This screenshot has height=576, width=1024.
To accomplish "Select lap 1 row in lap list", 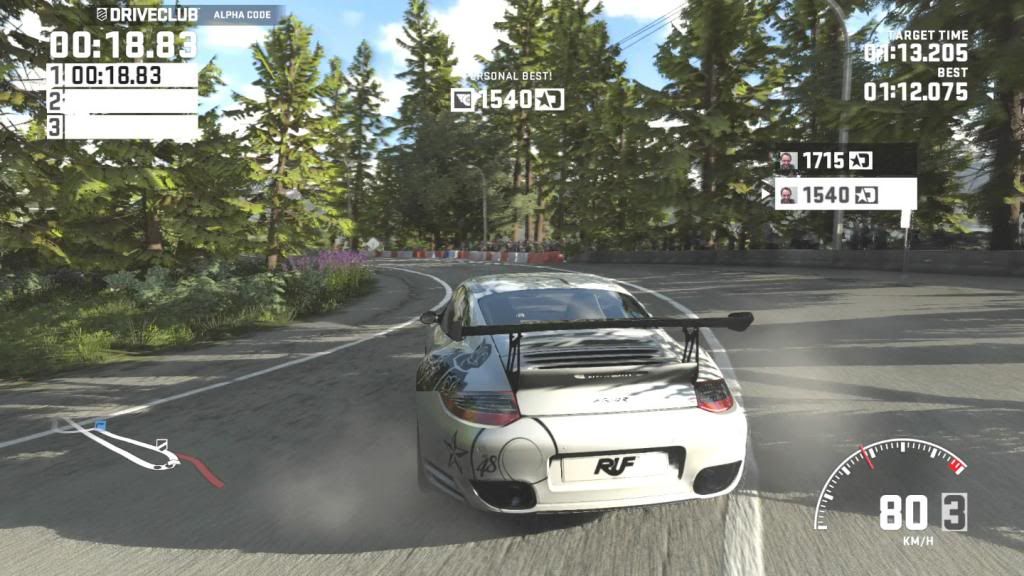I will pos(122,75).
